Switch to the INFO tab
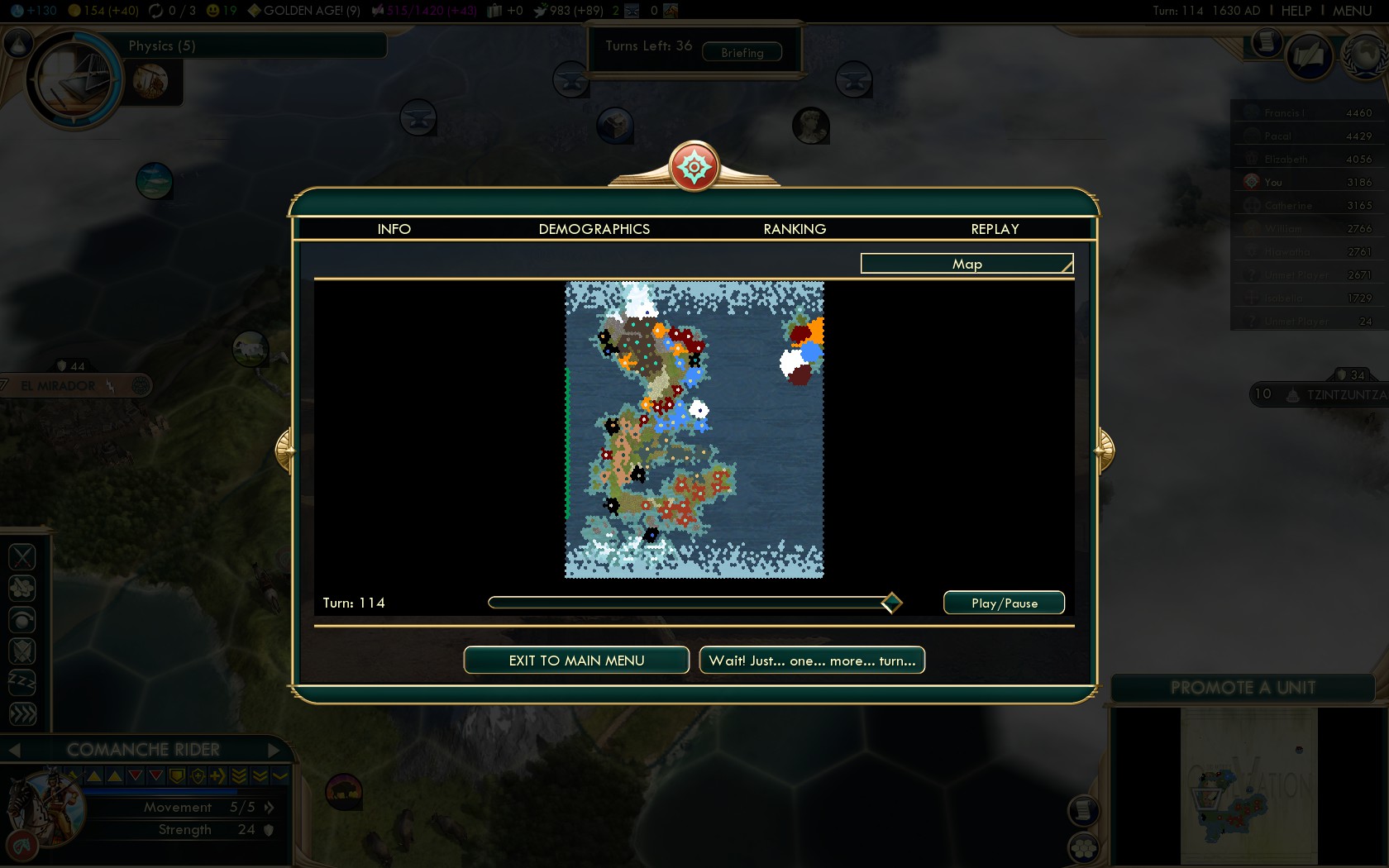 point(394,229)
